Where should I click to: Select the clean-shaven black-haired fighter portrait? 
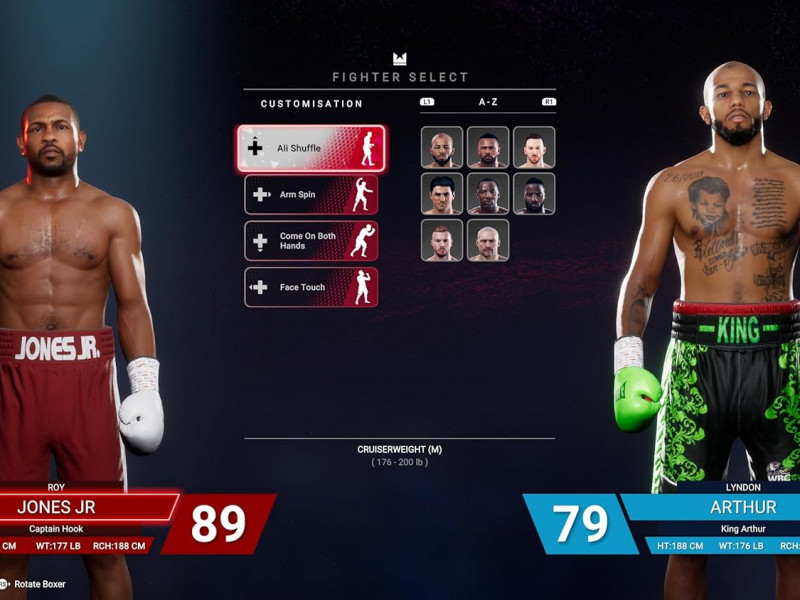[x=442, y=194]
